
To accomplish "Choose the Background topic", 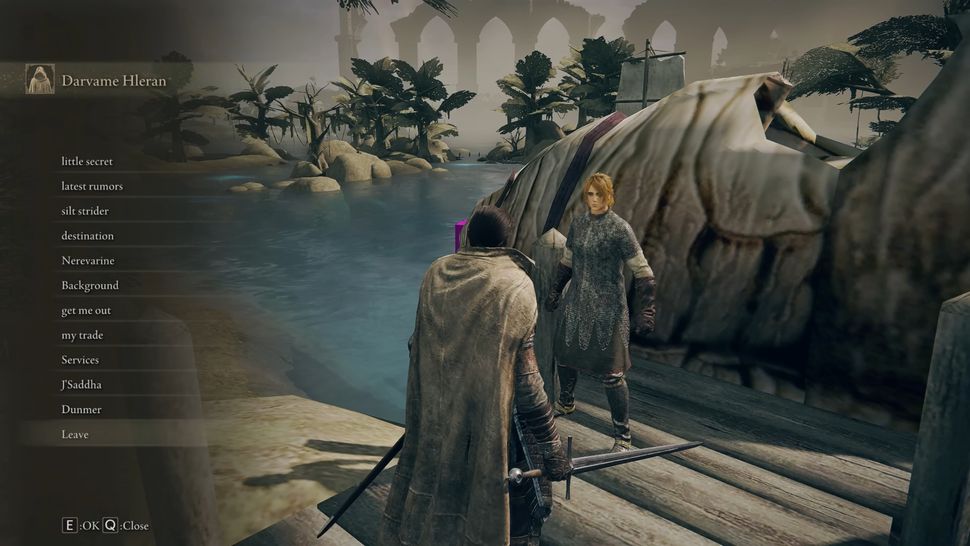I will pyautogui.click(x=90, y=285).
